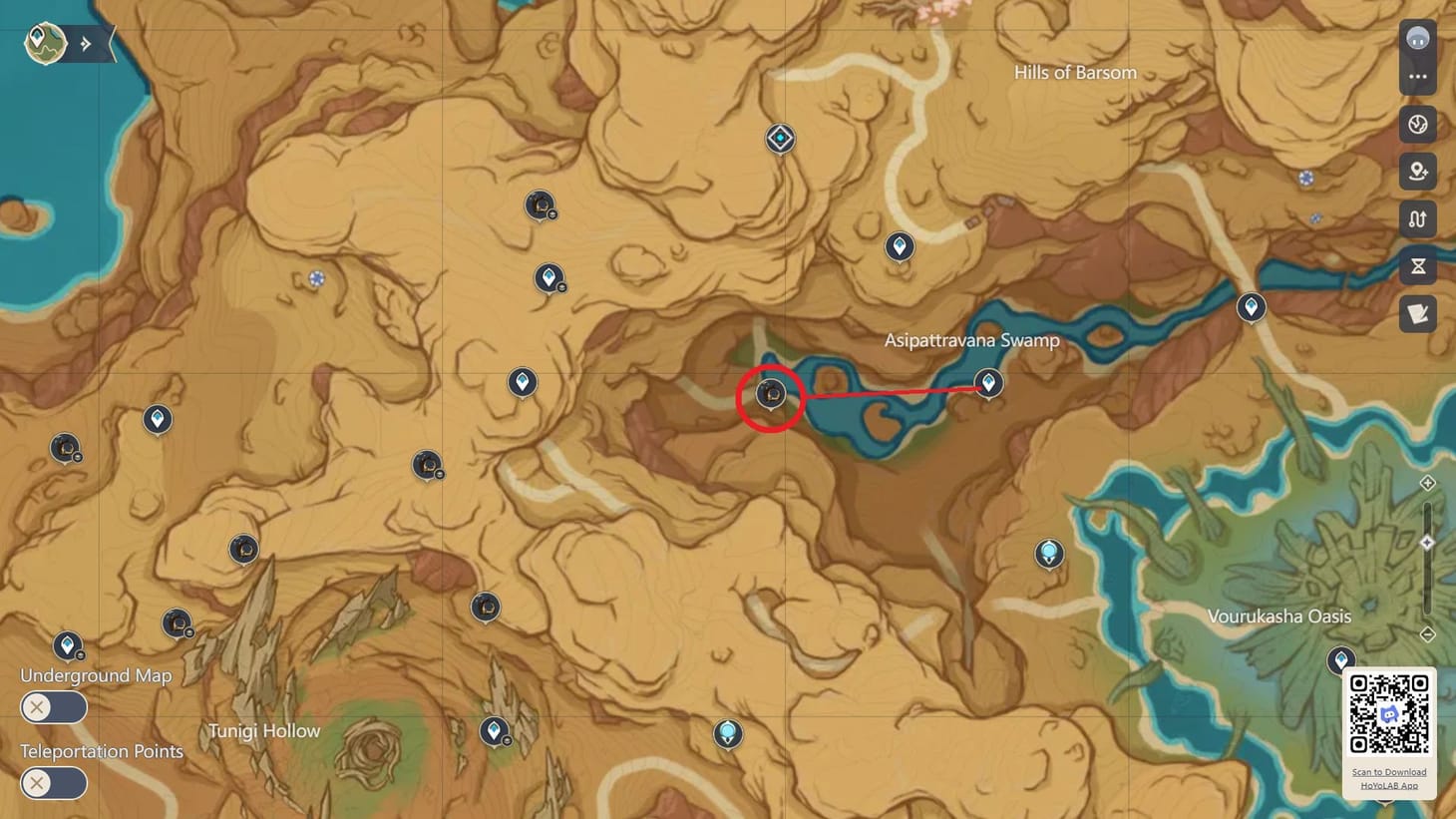The image size is (1456, 819).
Task: Select the waypoint below Hills of Barsom
Action: click(x=900, y=245)
